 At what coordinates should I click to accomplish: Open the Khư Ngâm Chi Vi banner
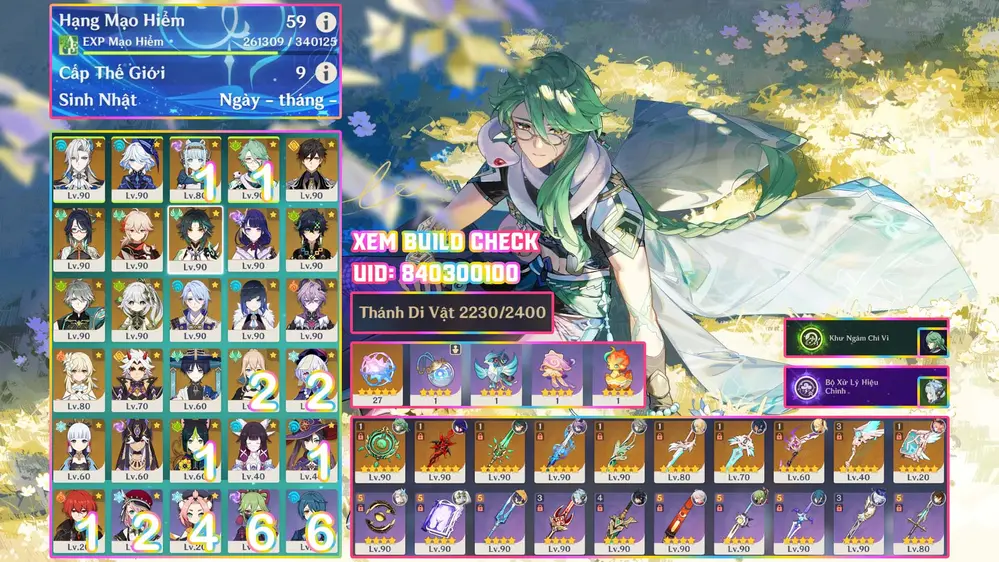866,339
